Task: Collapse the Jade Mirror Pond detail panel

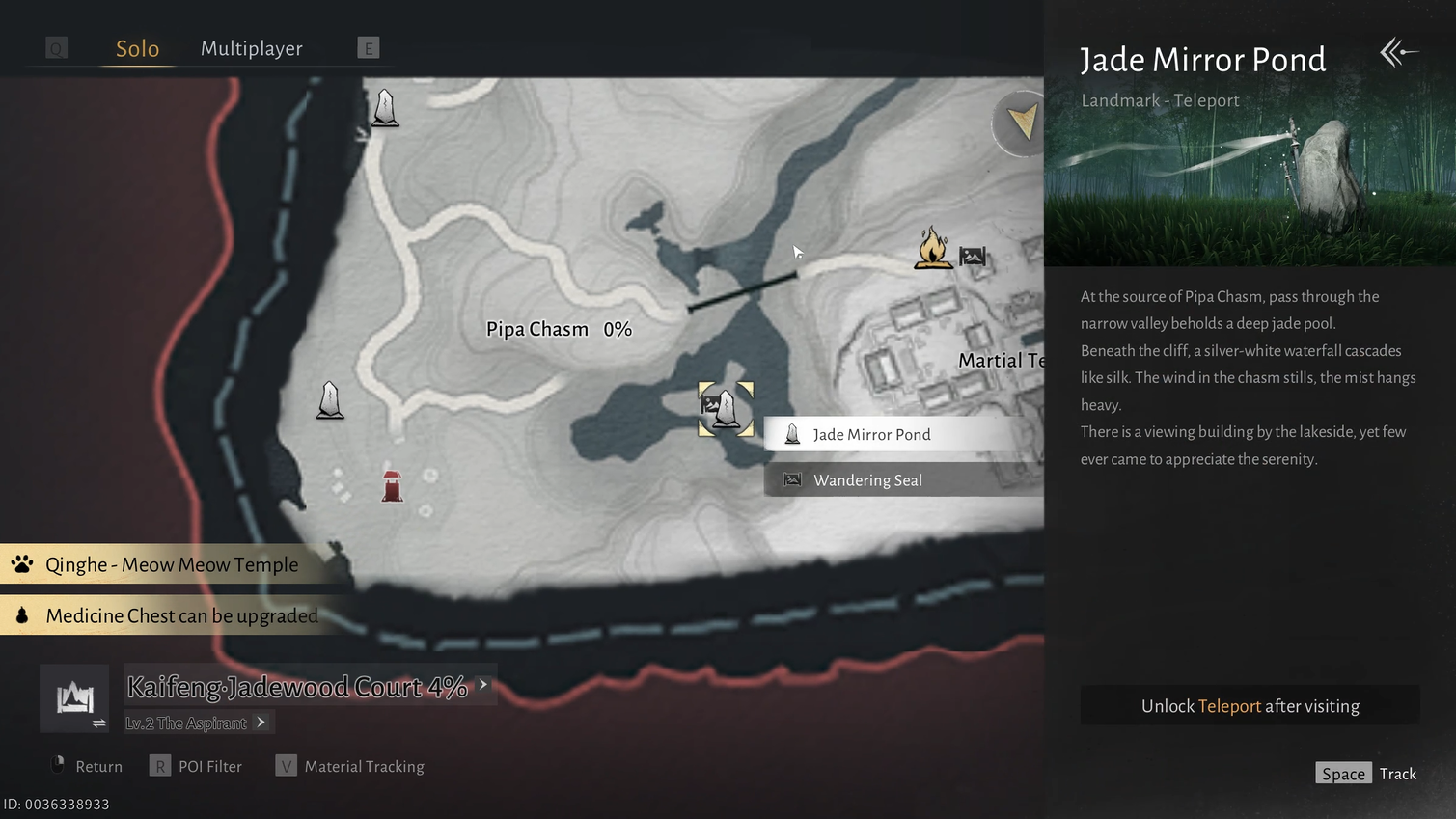Action: 1398,52
